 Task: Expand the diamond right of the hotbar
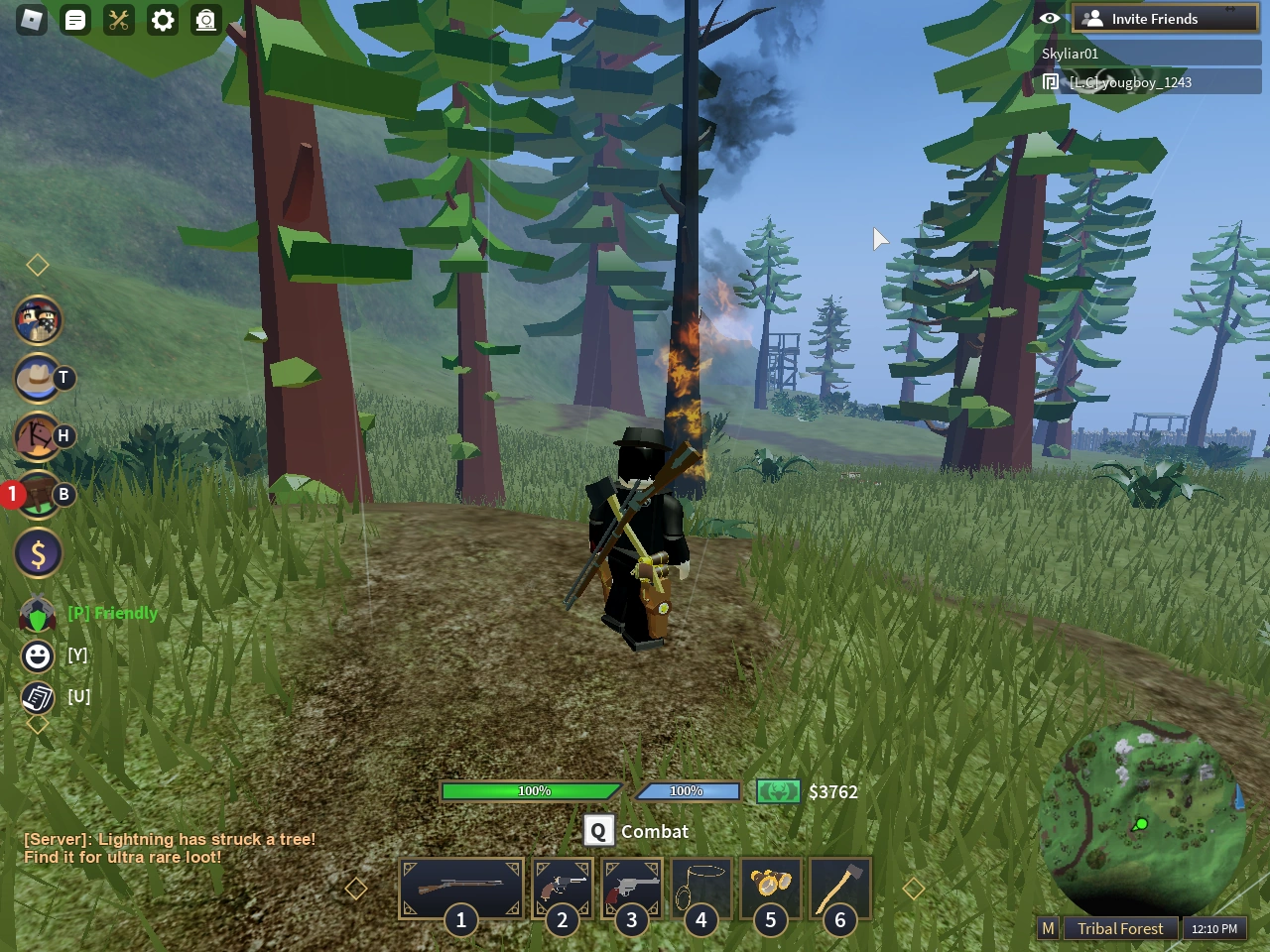click(x=913, y=888)
